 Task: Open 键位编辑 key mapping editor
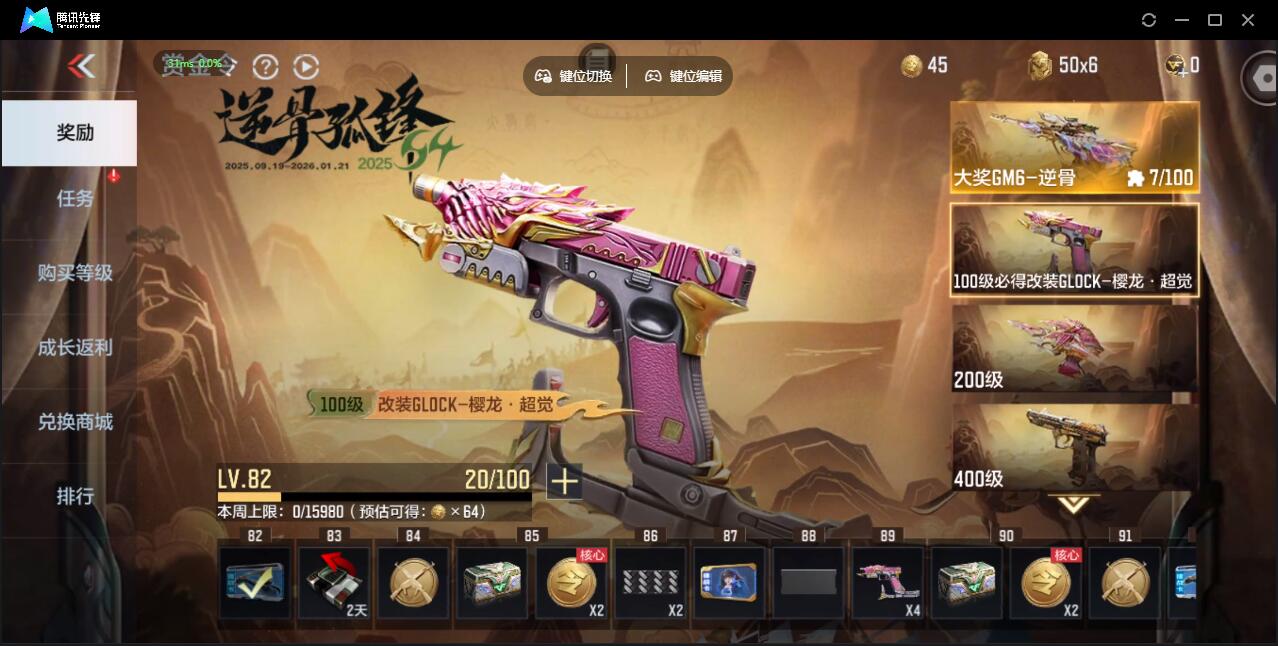(684, 76)
